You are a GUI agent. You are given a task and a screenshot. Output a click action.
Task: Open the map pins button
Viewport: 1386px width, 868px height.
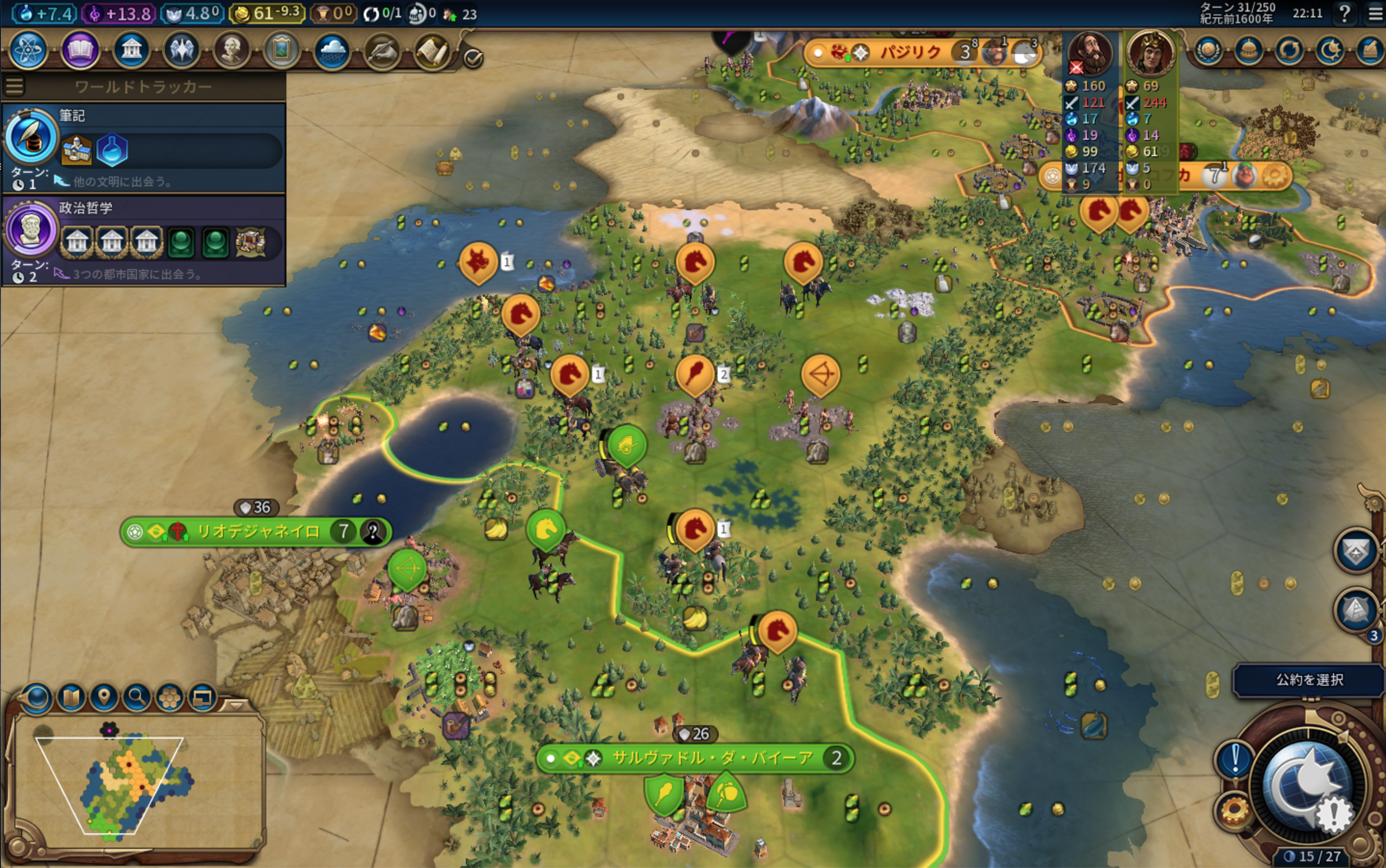pyautogui.click(x=104, y=697)
